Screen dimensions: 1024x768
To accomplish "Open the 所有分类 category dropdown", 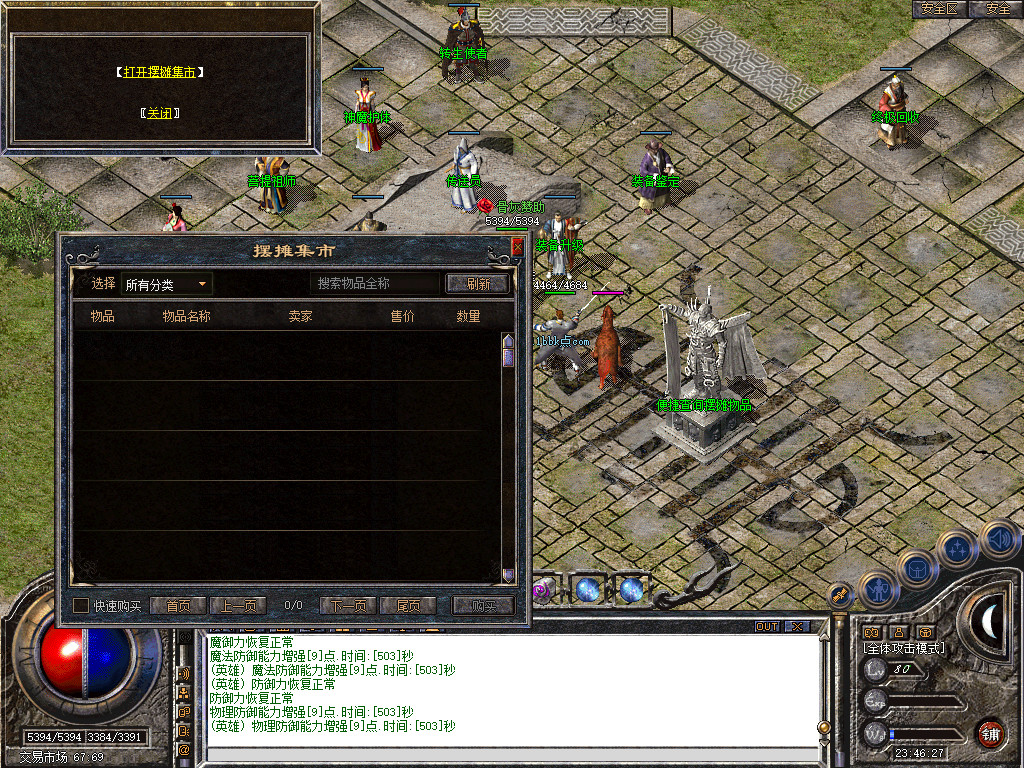I will 166,285.
